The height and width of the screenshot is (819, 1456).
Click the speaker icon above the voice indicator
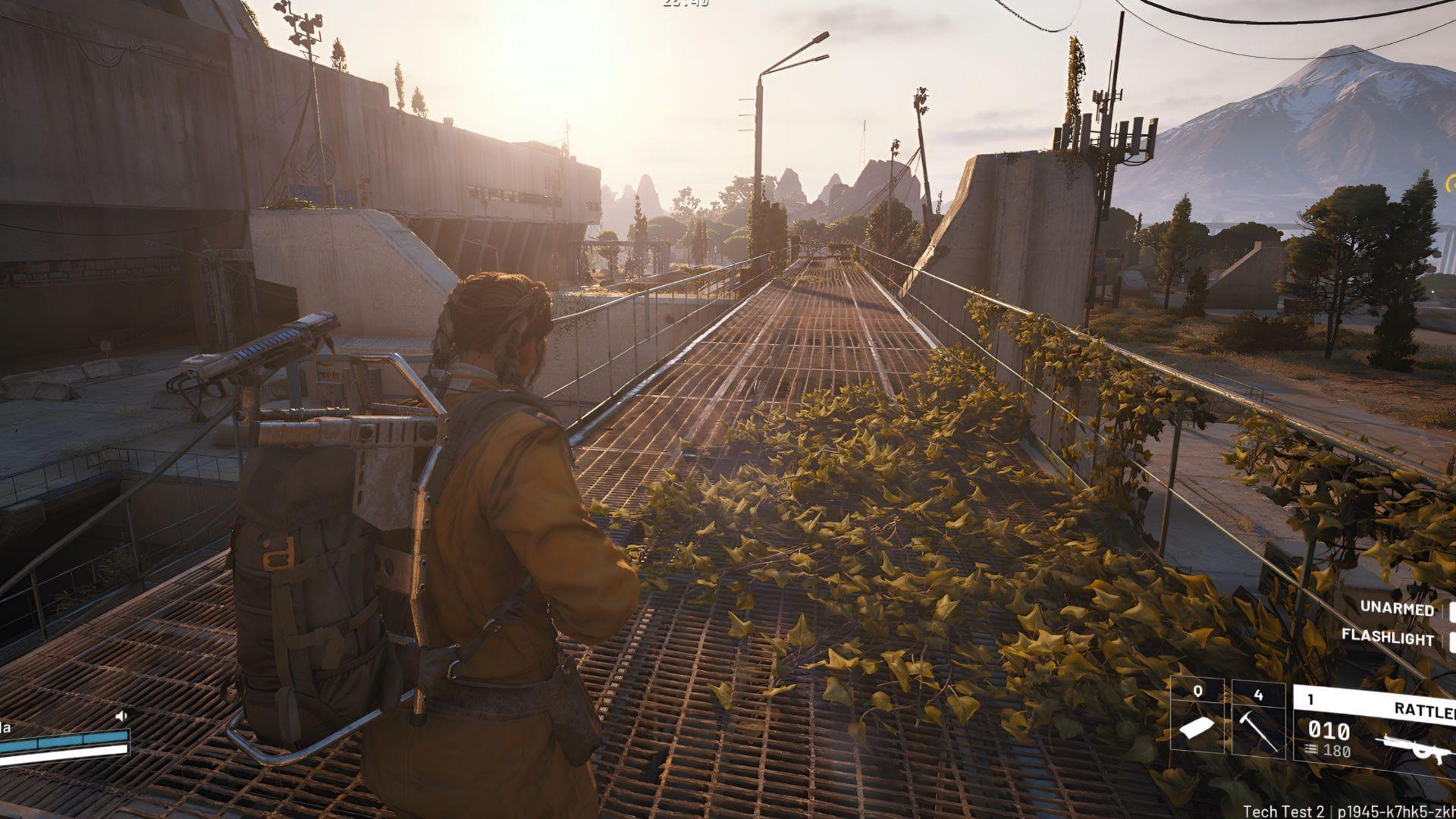coord(121,715)
